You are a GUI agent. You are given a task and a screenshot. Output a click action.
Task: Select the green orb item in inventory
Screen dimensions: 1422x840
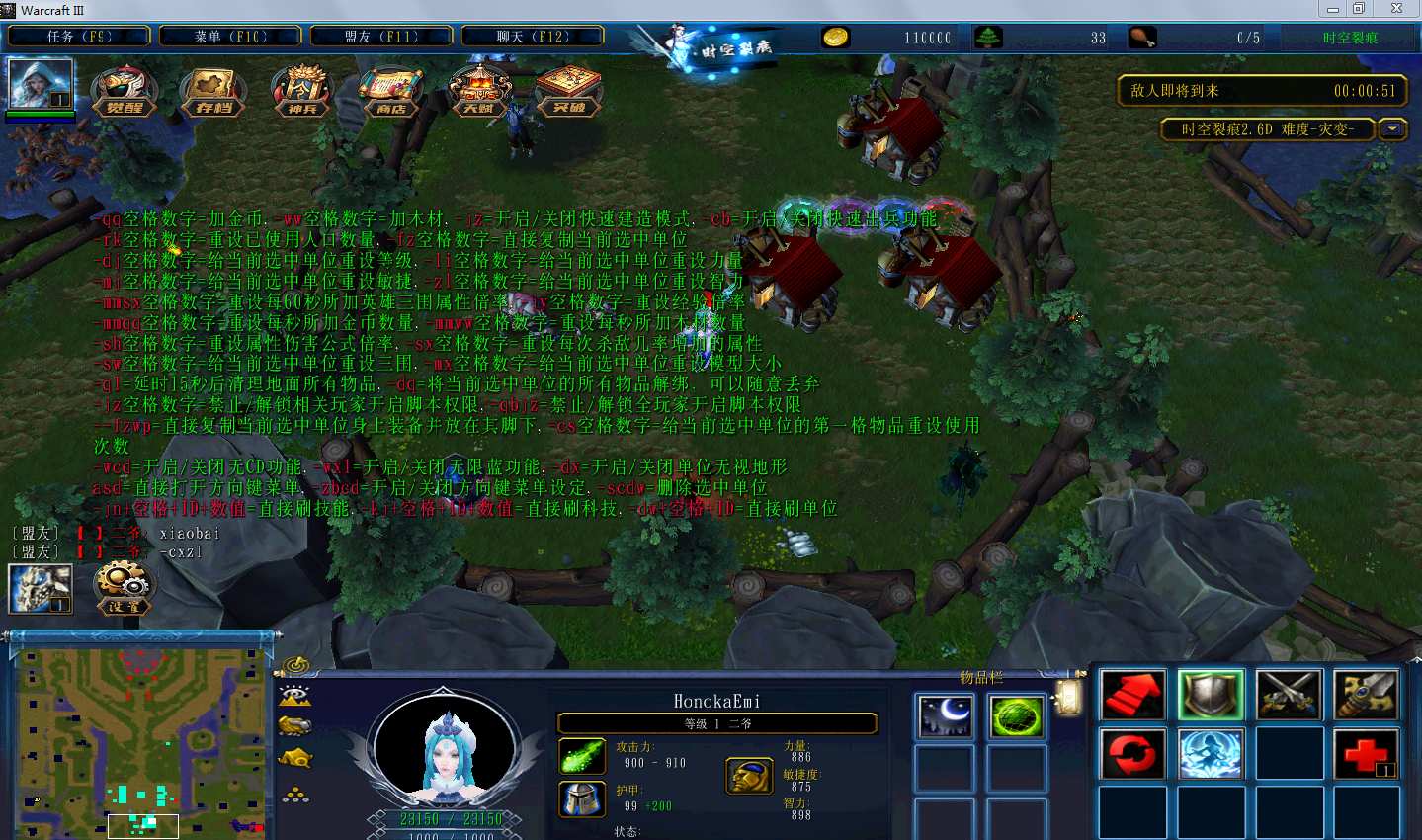[1016, 715]
